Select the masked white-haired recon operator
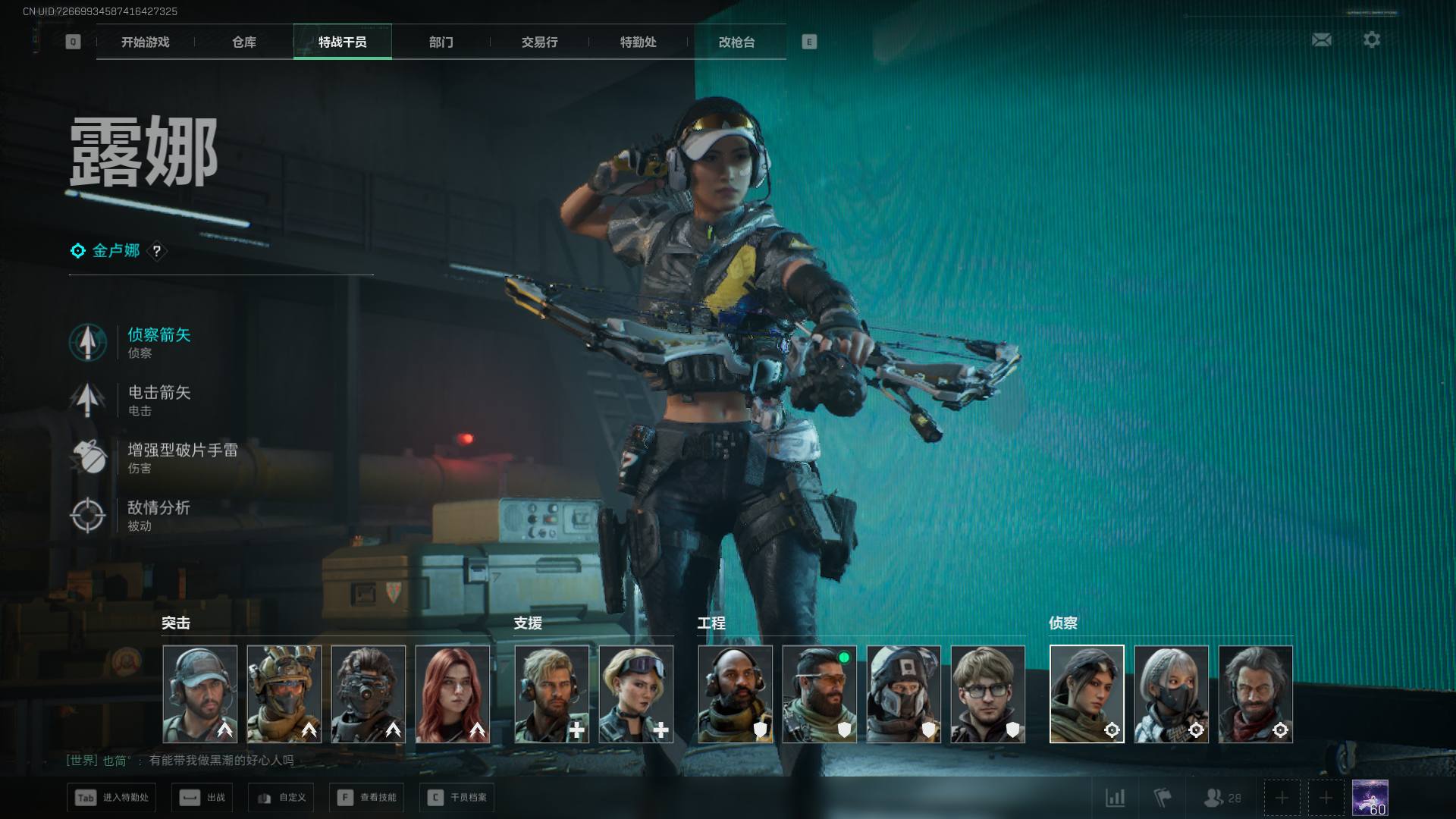The height and width of the screenshot is (819, 1456). point(1171,694)
